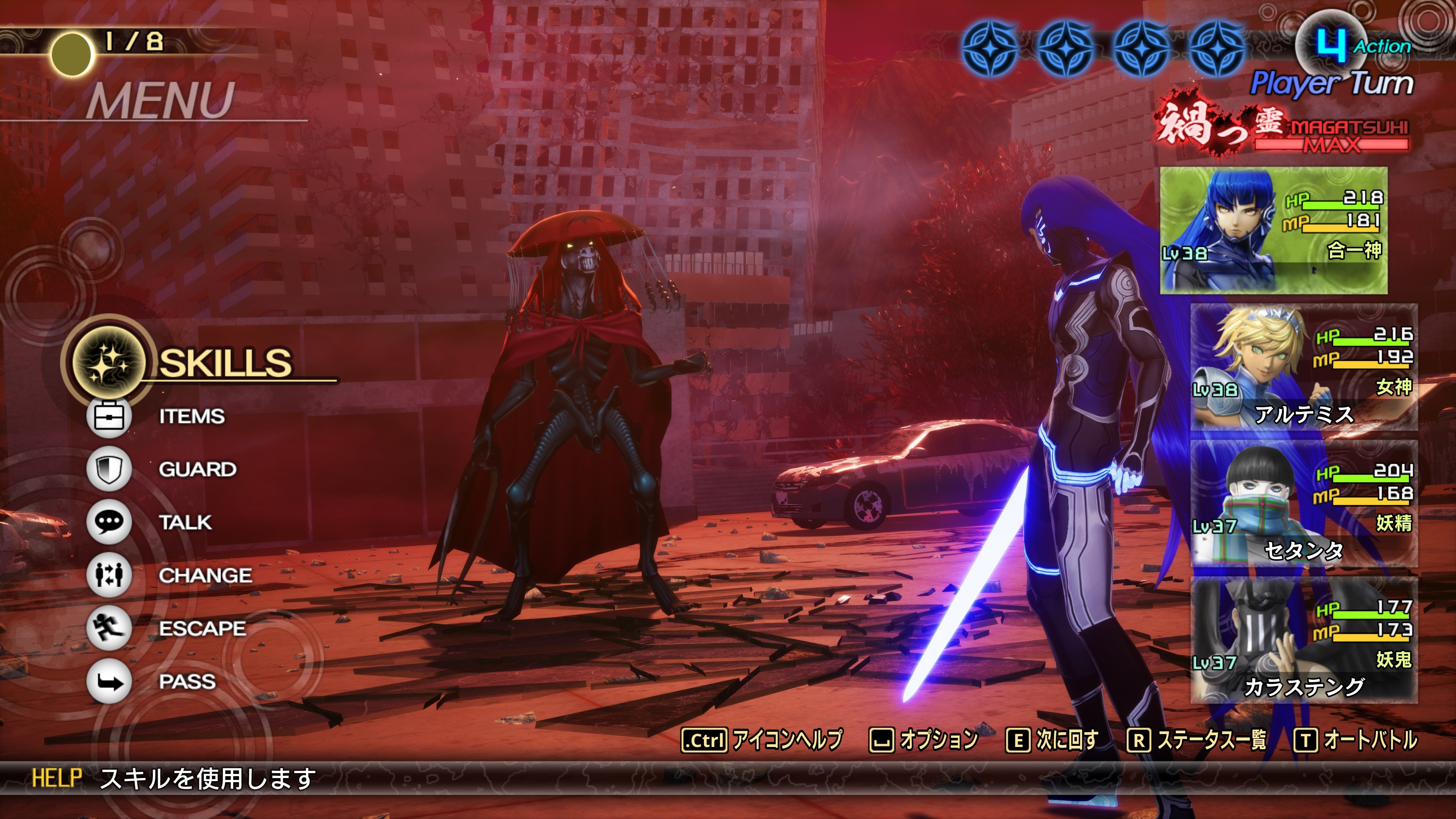Select the Lv38 protagonist party panel

click(x=1274, y=231)
